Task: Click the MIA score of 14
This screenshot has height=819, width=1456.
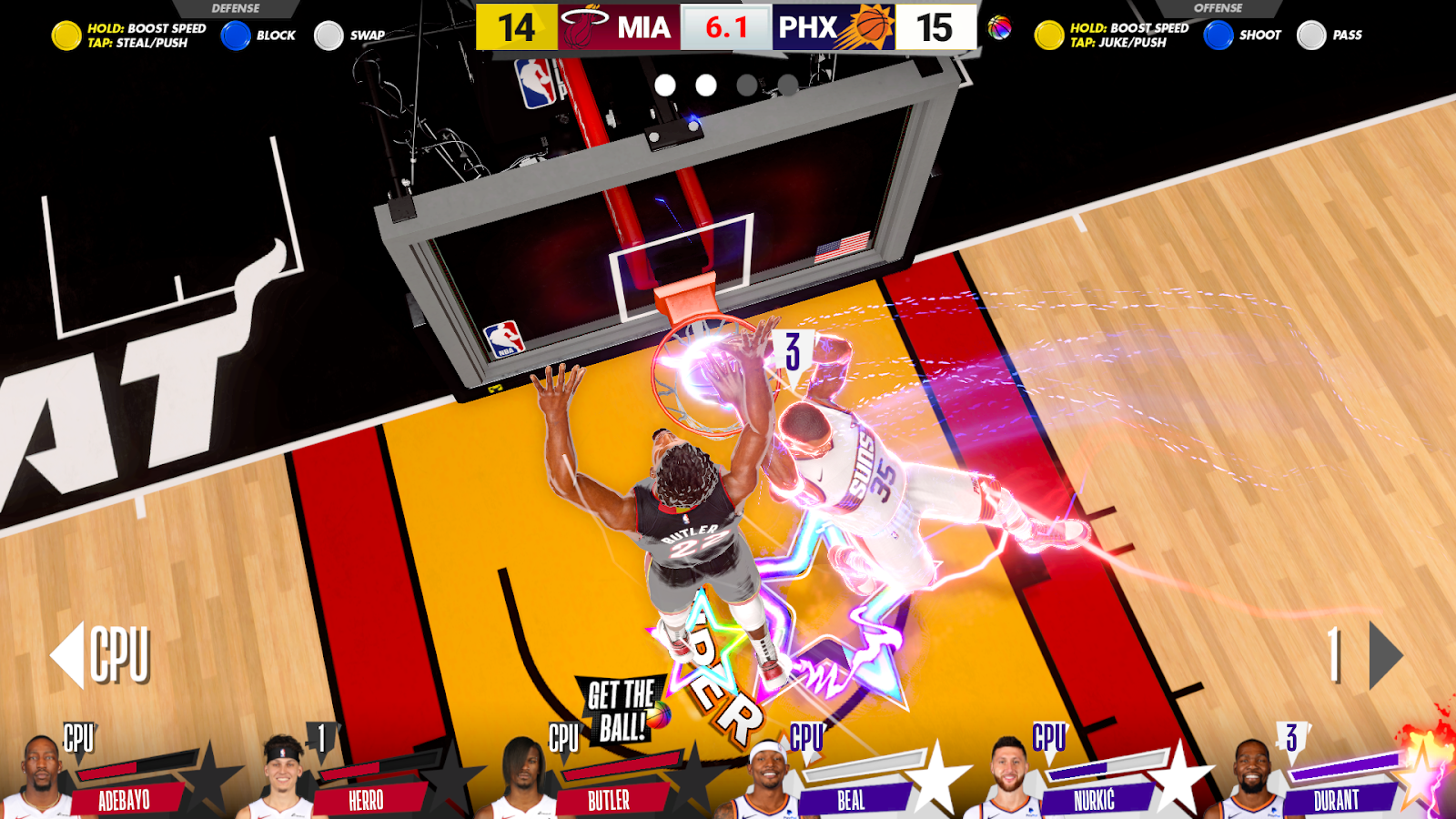Action: click(515, 25)
